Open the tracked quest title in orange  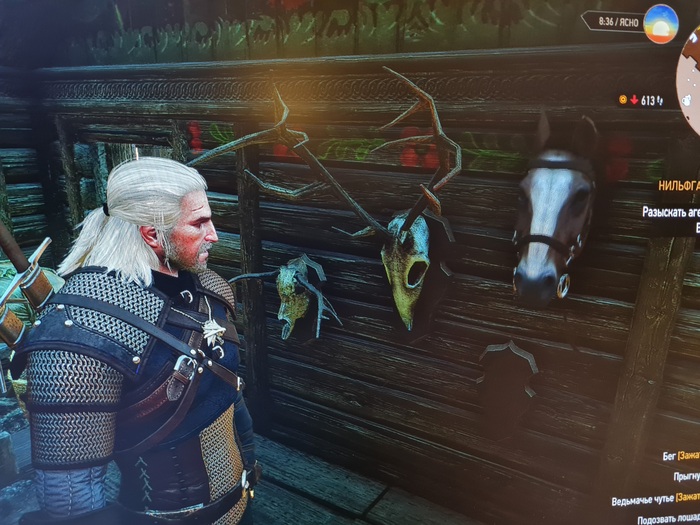pyautogui.click(x=678, y=186)
